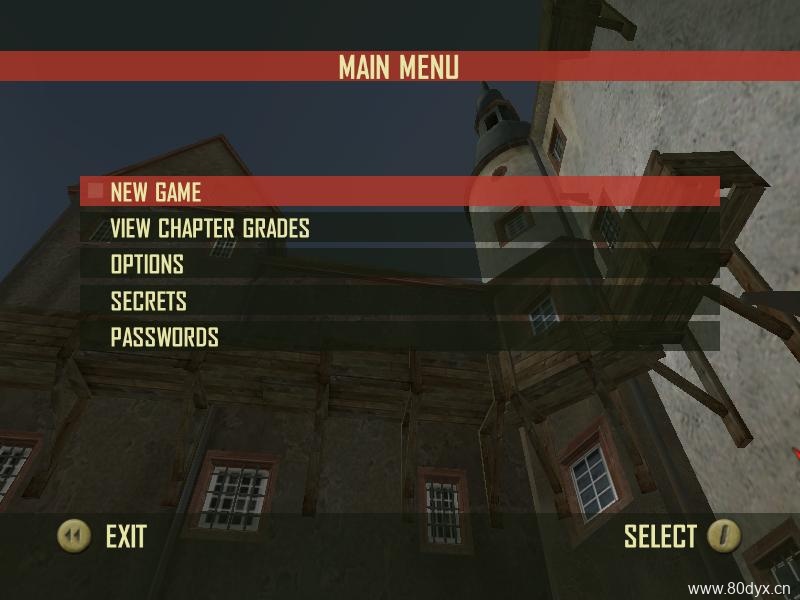Open View Chapter Grades

pos(210,228)
